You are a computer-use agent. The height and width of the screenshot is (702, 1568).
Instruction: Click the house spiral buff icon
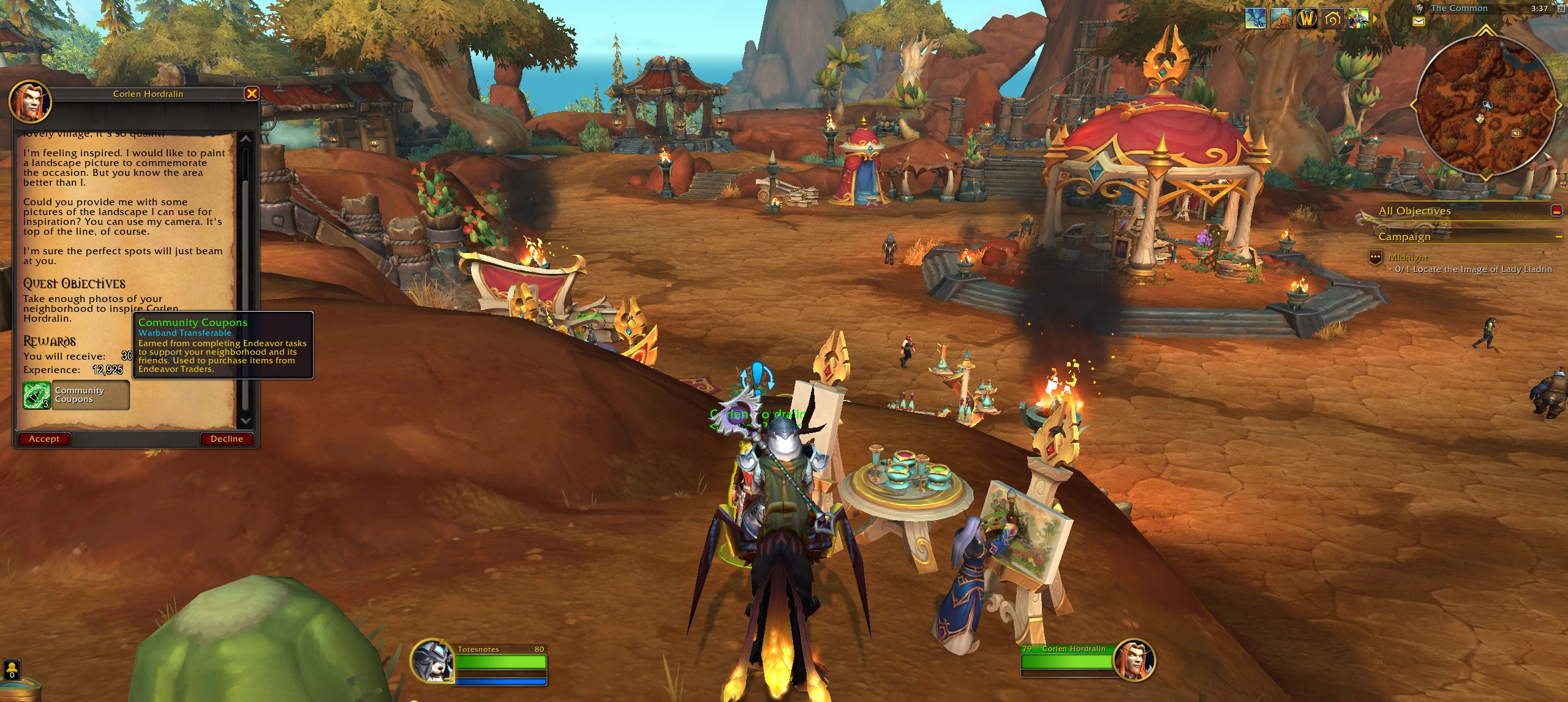point(1333,19)
